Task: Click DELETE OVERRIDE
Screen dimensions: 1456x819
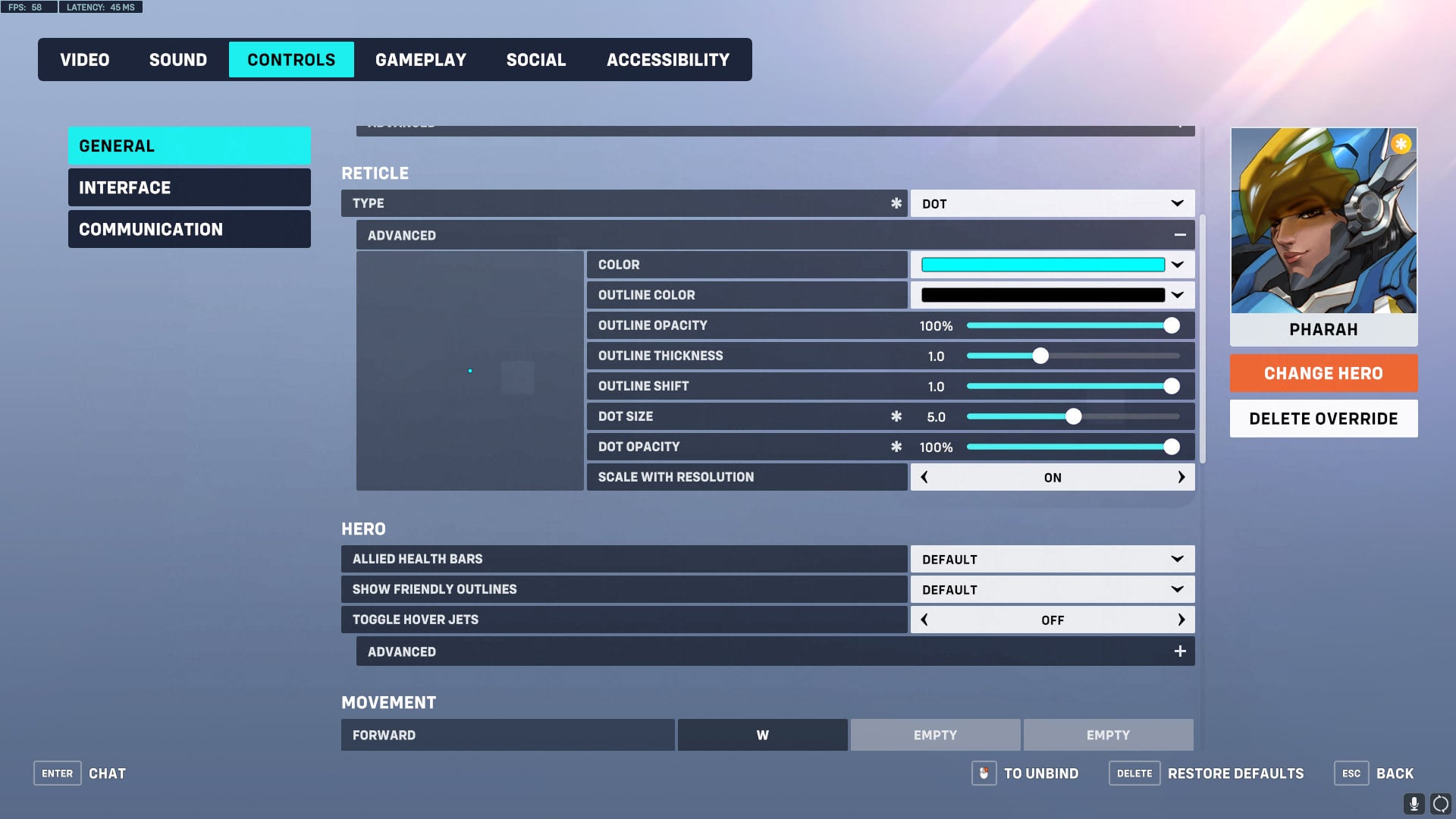Action: coord(1323,418)
